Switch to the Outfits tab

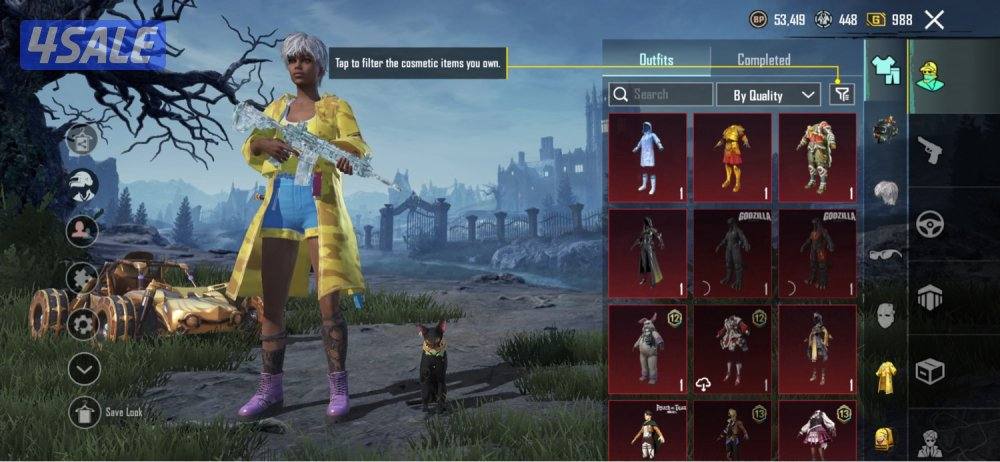[658, 60]
